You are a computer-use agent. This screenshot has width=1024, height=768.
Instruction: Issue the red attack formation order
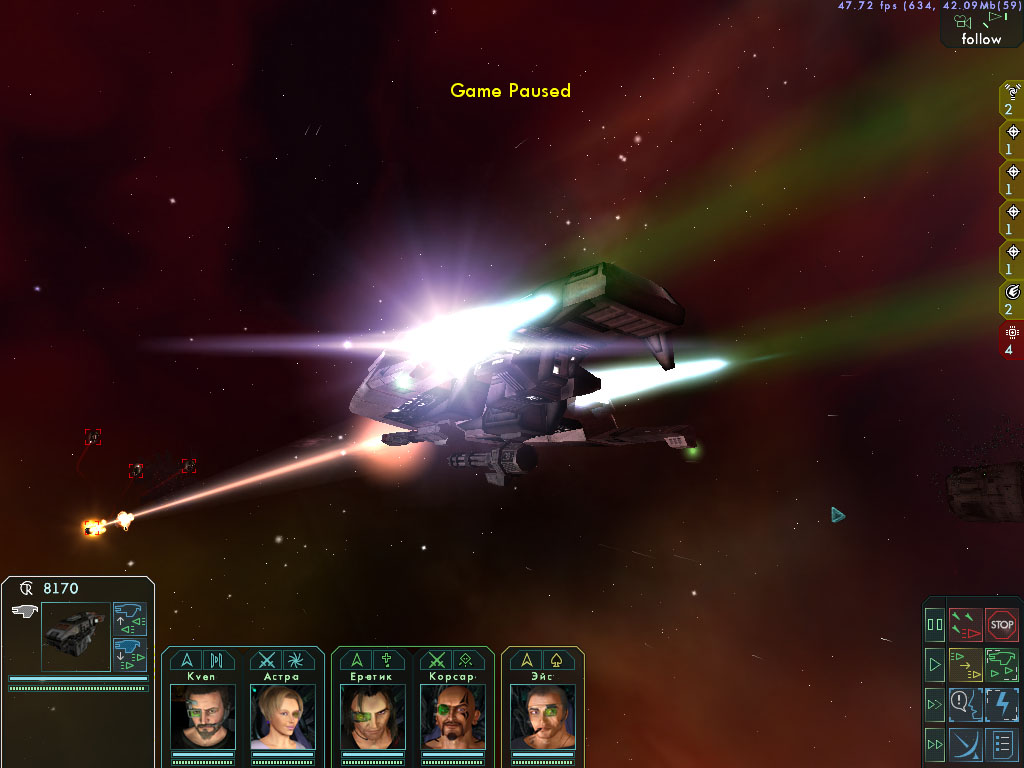click(966, 626)
